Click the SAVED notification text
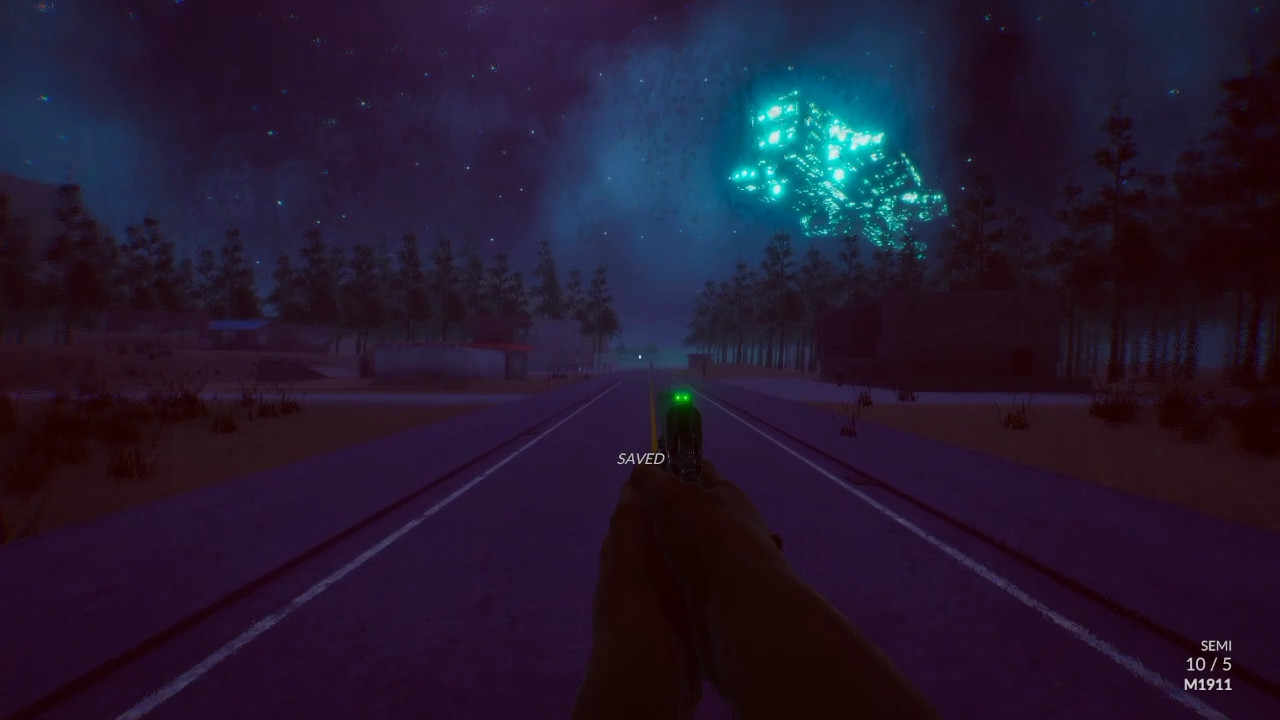This screenshot has width=1280, height=720. tap(640, 460)
